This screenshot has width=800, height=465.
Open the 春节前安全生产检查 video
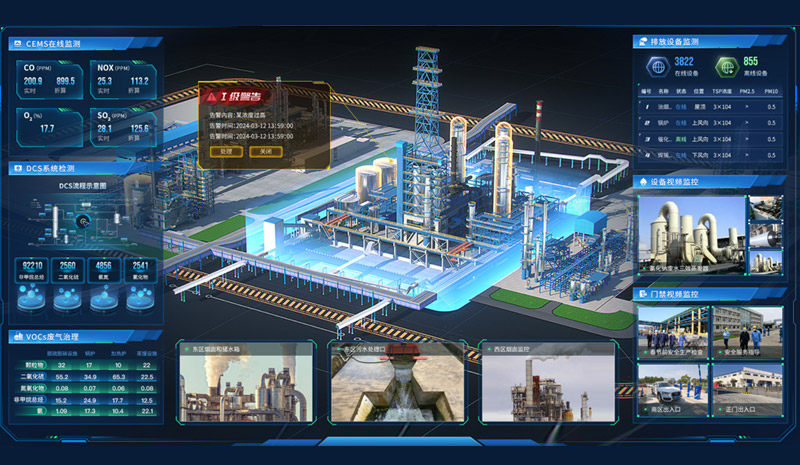click(671, 331)
